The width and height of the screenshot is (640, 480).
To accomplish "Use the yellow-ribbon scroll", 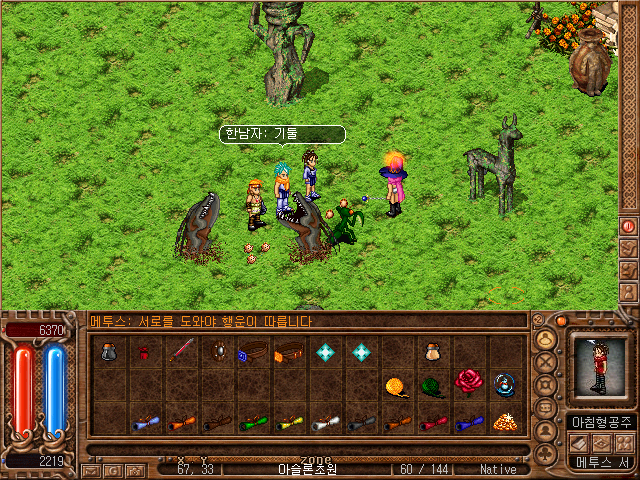I will (x=289, y=422).
